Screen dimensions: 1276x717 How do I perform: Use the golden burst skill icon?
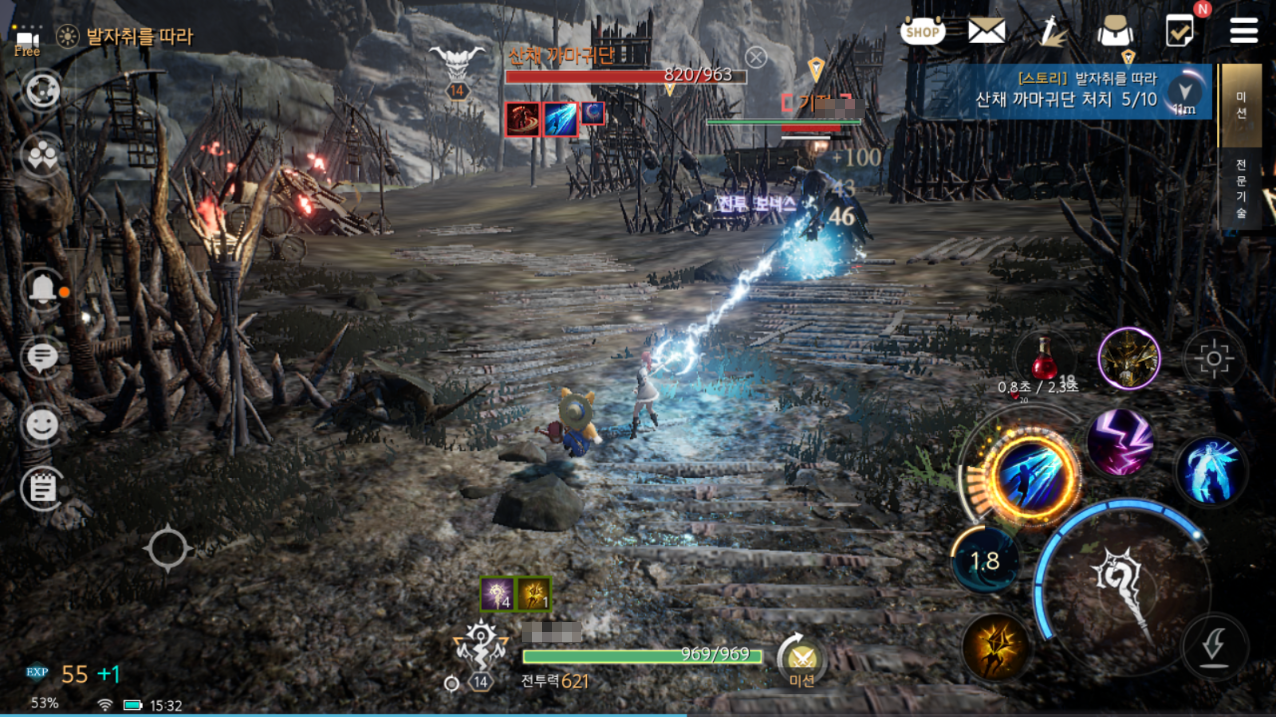(997, 647)
